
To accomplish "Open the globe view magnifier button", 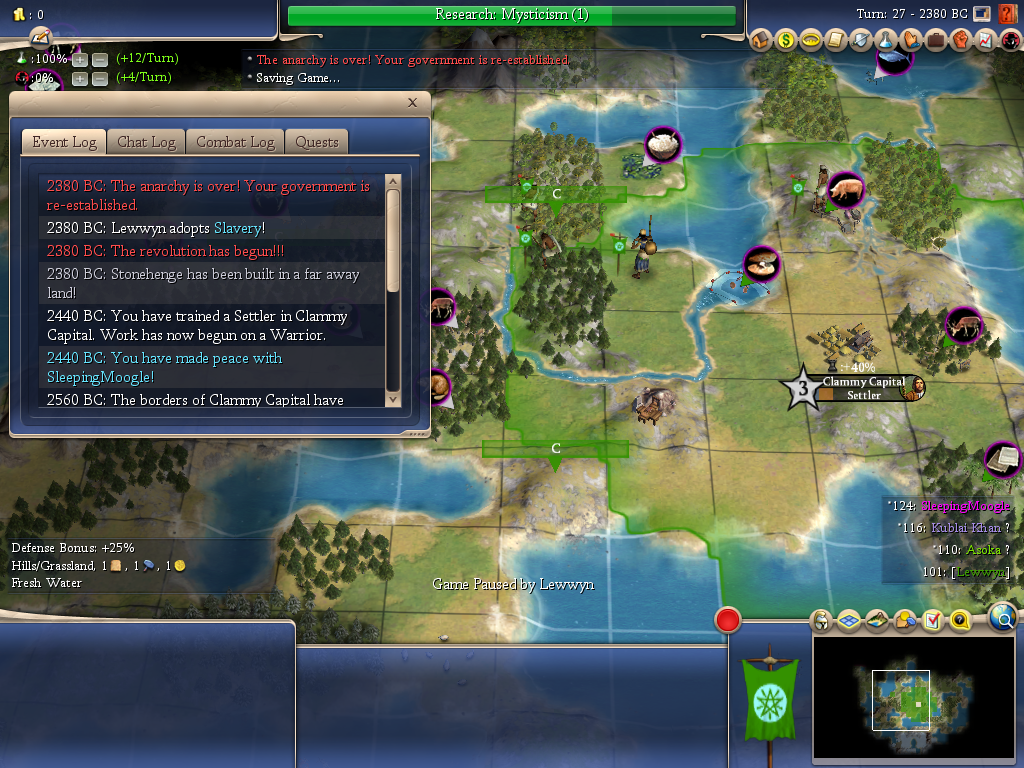I will pos(1003,618).
